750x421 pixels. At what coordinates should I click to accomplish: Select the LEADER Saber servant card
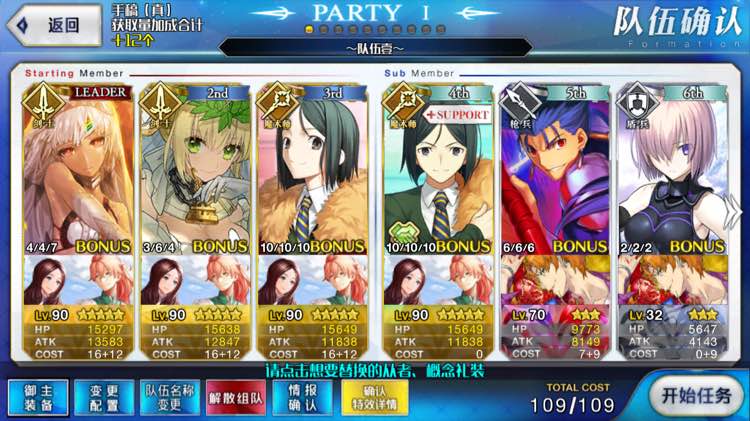(77, 168)
